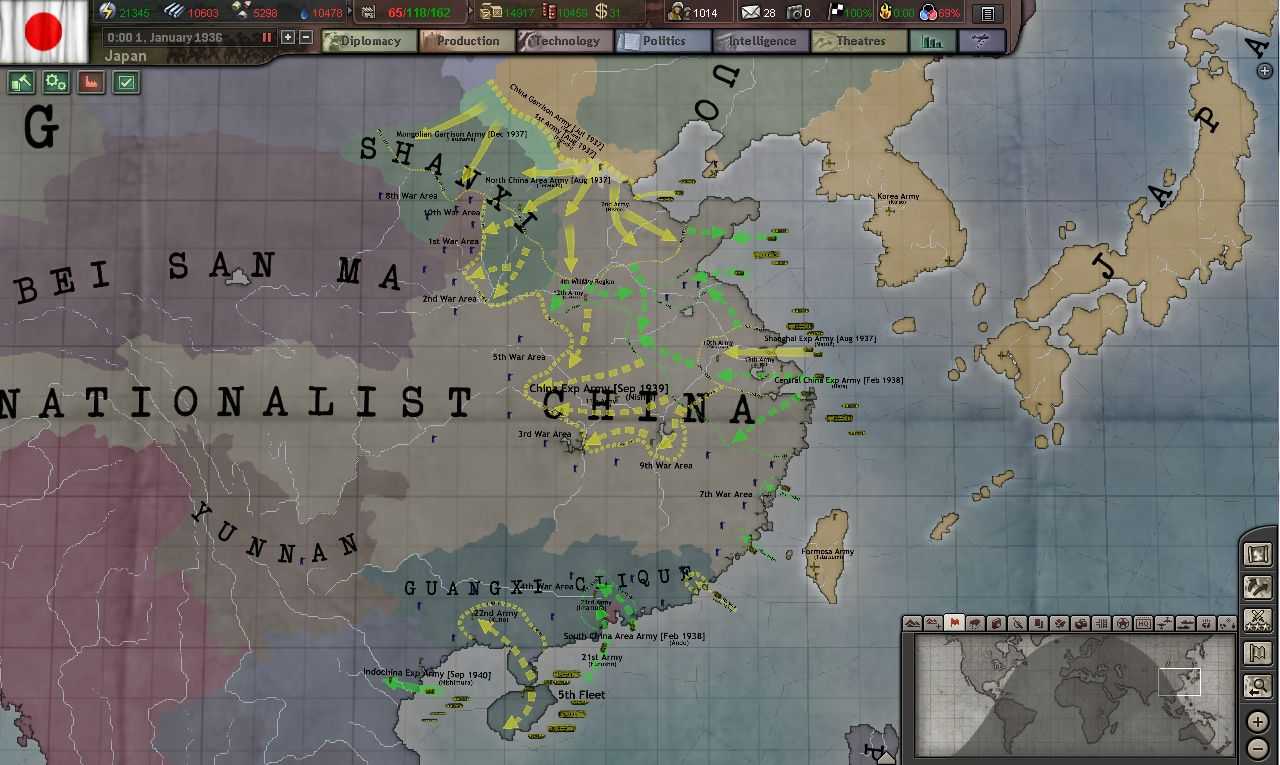Click the strategic redeployment airplane icon
This screenshot has width=1280, height=765.
pyautogui.click(x=980, y=41)
